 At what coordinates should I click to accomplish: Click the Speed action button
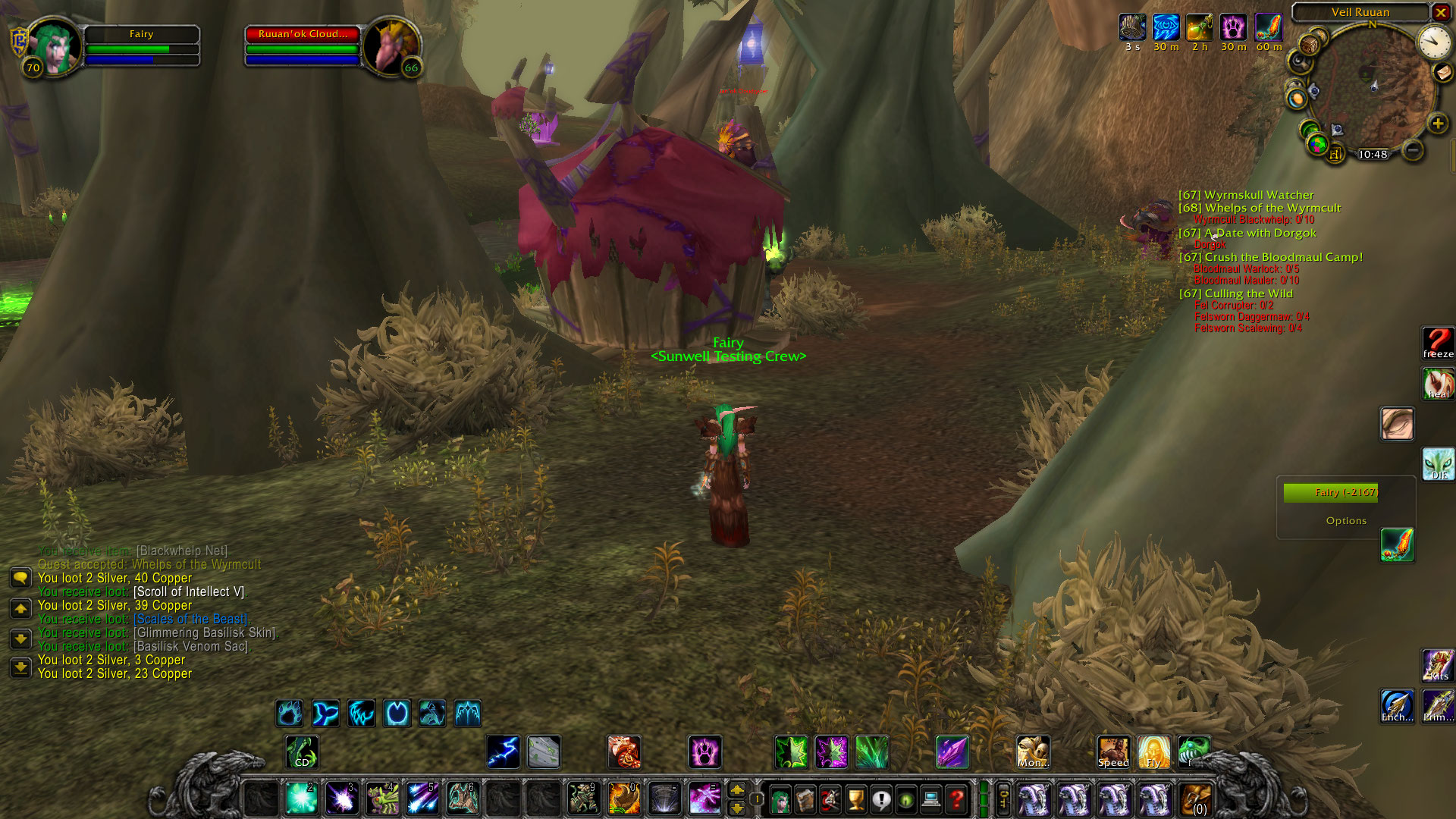[x=1112, y=752]
